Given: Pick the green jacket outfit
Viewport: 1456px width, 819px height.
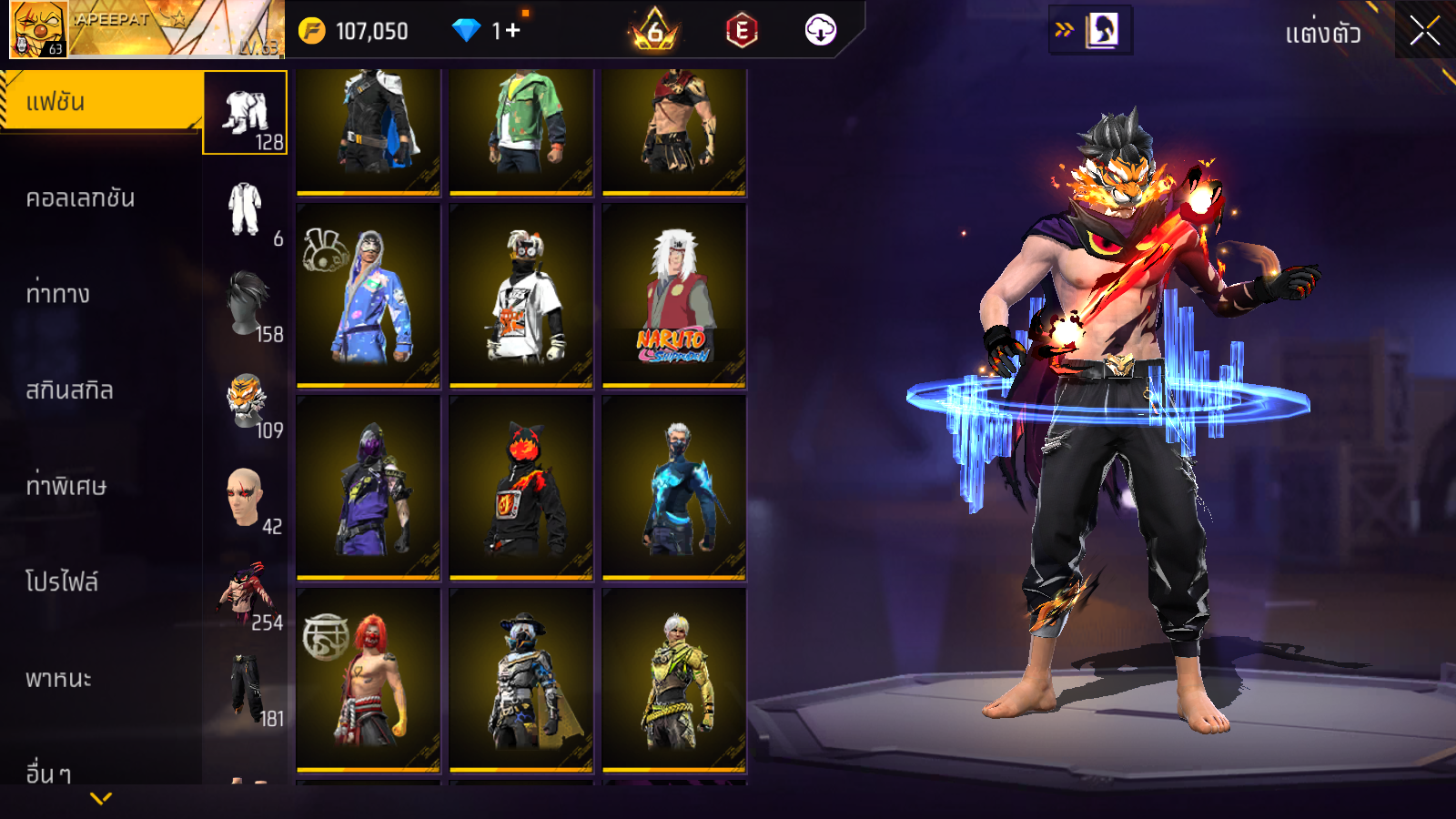Looking at the screenshot, I should pos(521,130).
